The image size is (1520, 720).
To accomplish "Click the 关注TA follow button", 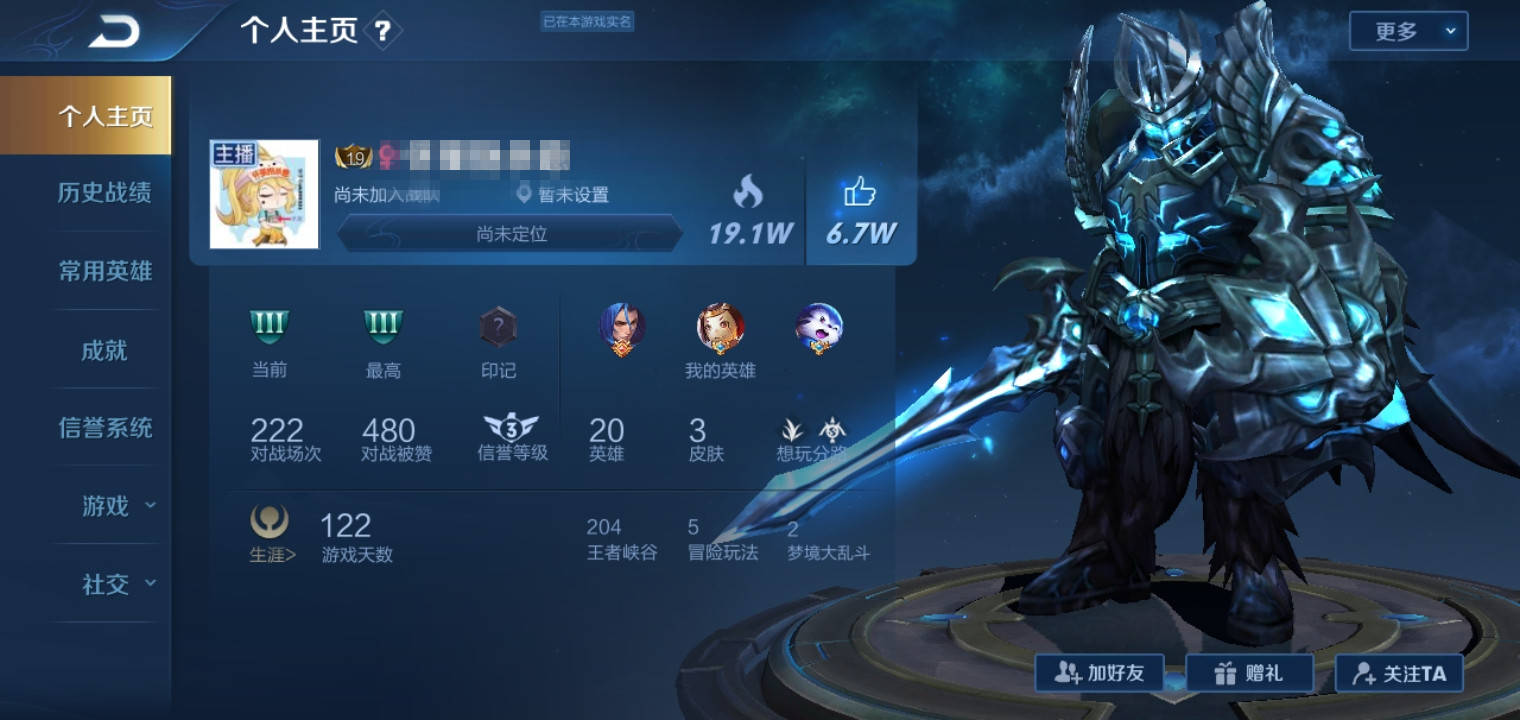I will (1399, 672).
